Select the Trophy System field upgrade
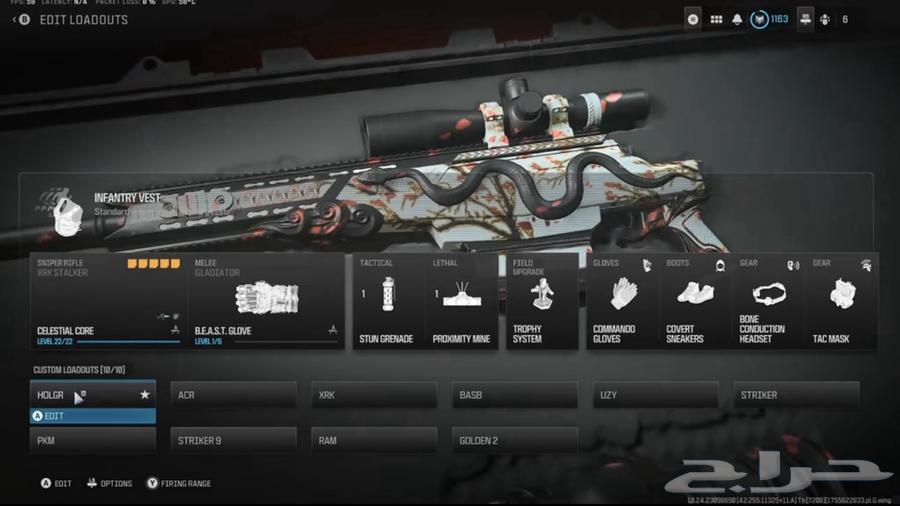Viewport: 900px width, 506px height. coord(542,301)
